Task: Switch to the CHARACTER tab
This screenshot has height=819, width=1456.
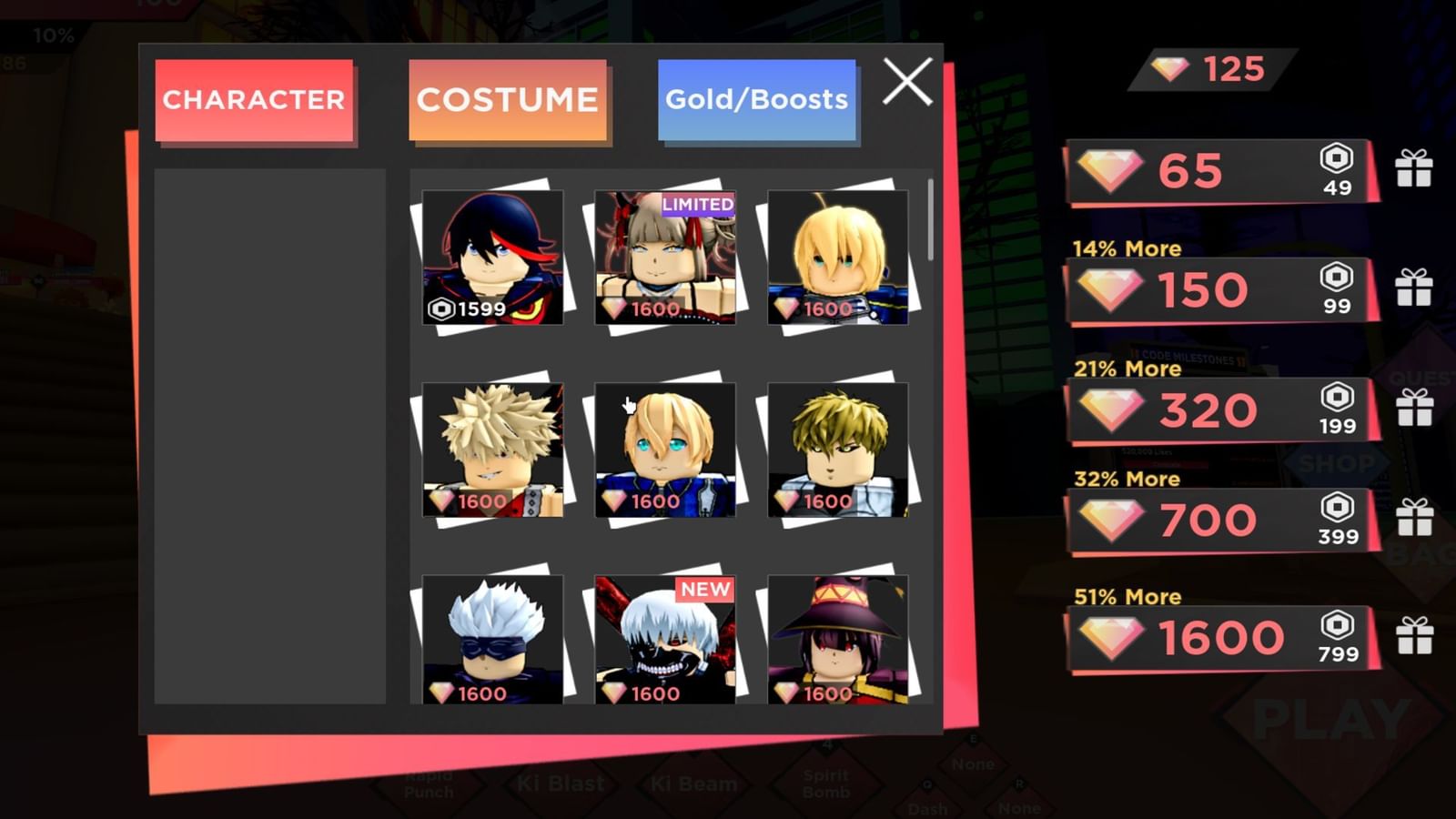Action: pyautogui.click(x=255, y=100)
